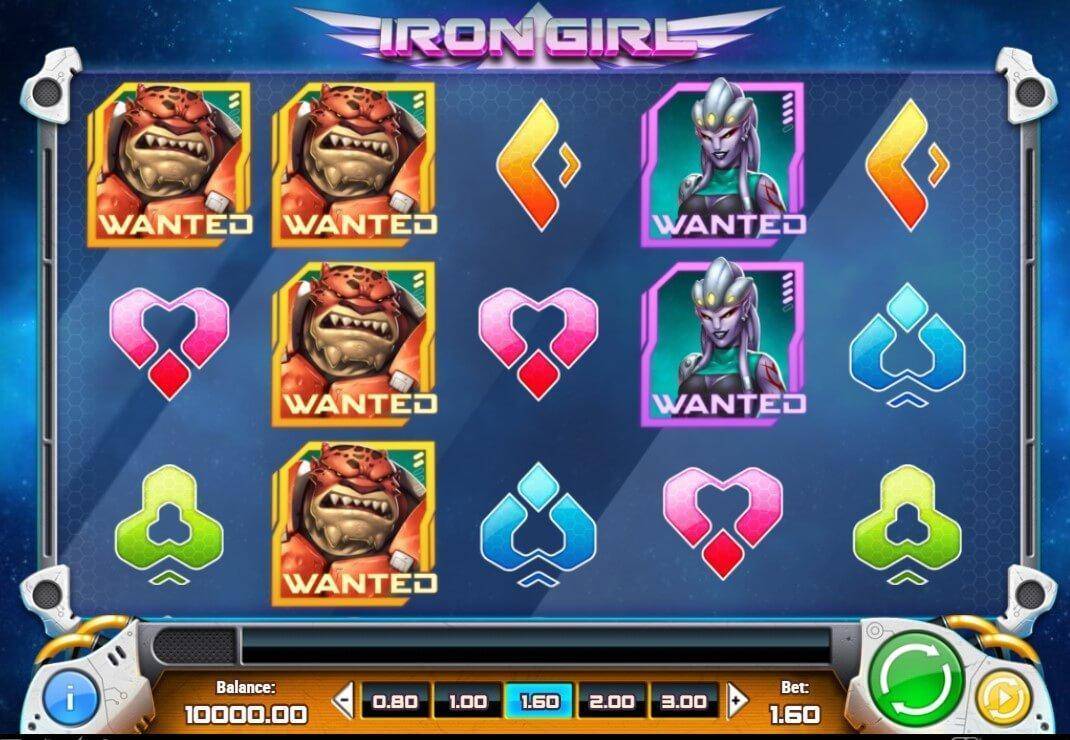This screenshot has width=1070, height=740.
Task: Set the bet to 2.00
Action: pos(612,701)
